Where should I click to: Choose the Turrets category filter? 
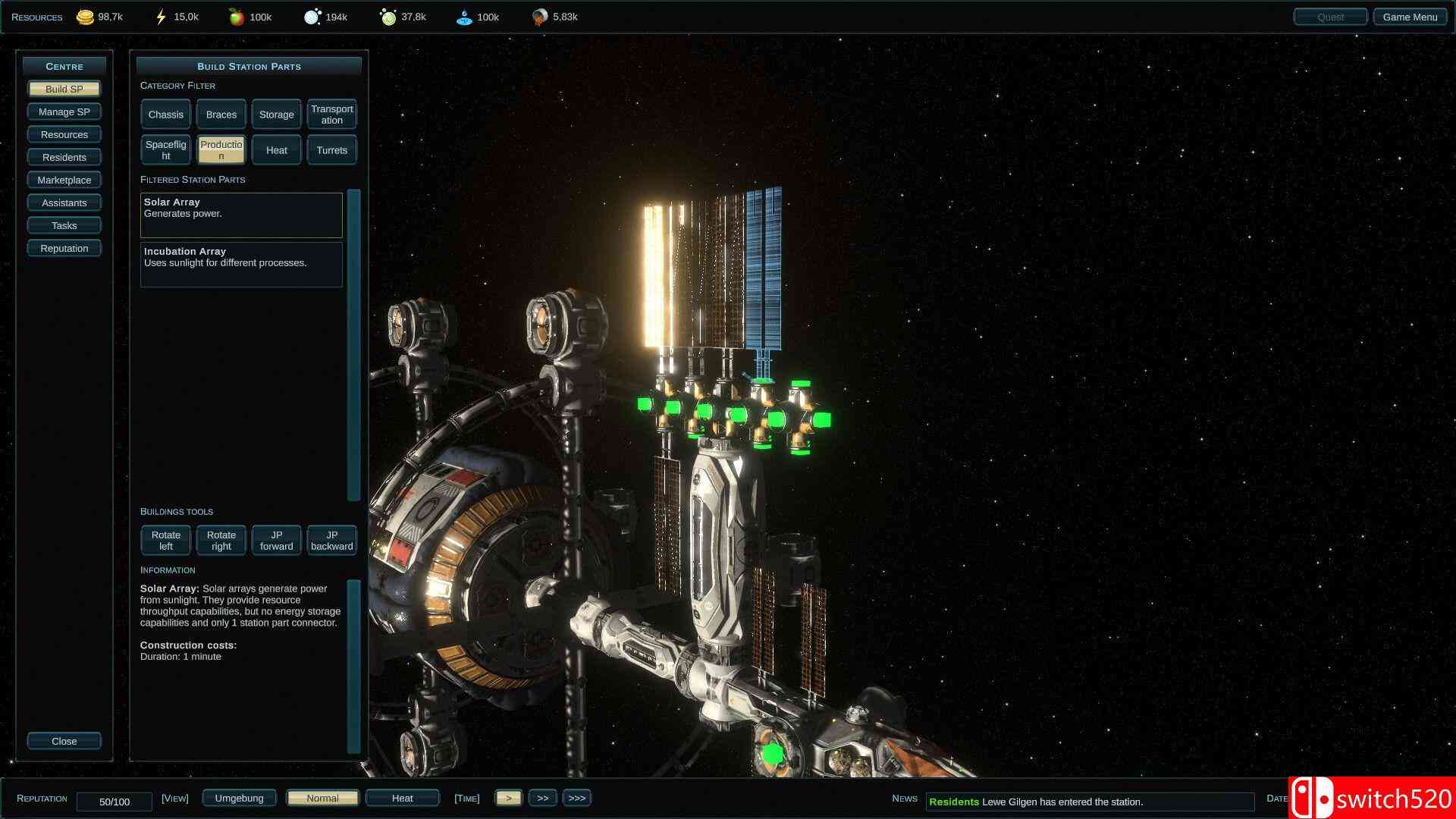click(332, 150)
